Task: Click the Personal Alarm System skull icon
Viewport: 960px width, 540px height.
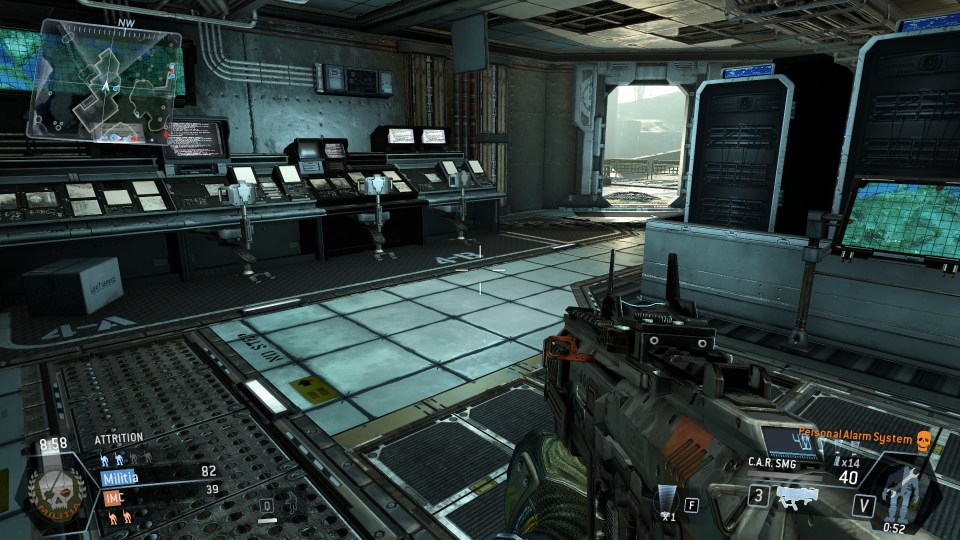Action: pyautogui.click(x=923, y=439)
